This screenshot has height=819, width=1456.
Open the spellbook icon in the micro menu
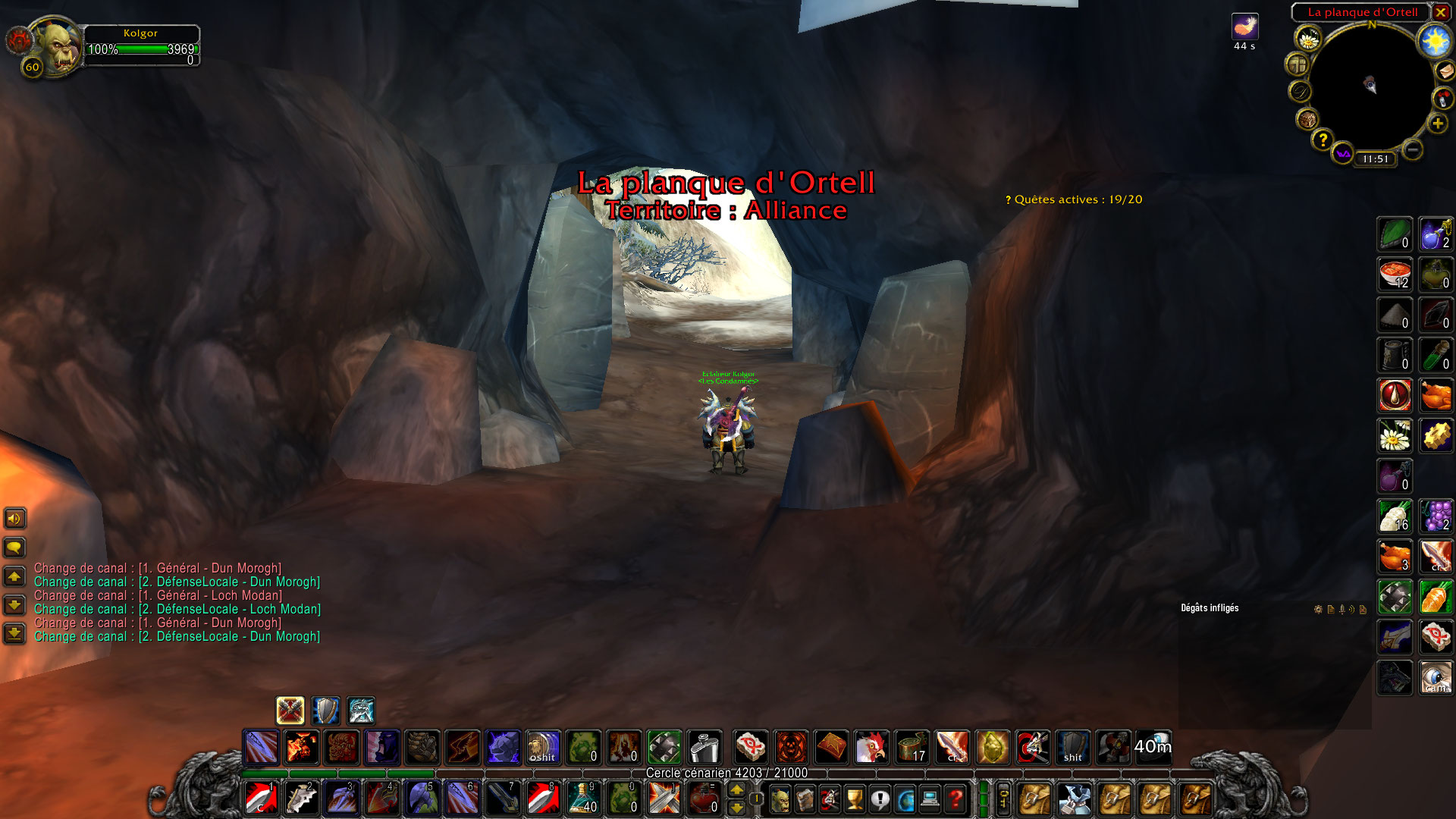(805, 798)
